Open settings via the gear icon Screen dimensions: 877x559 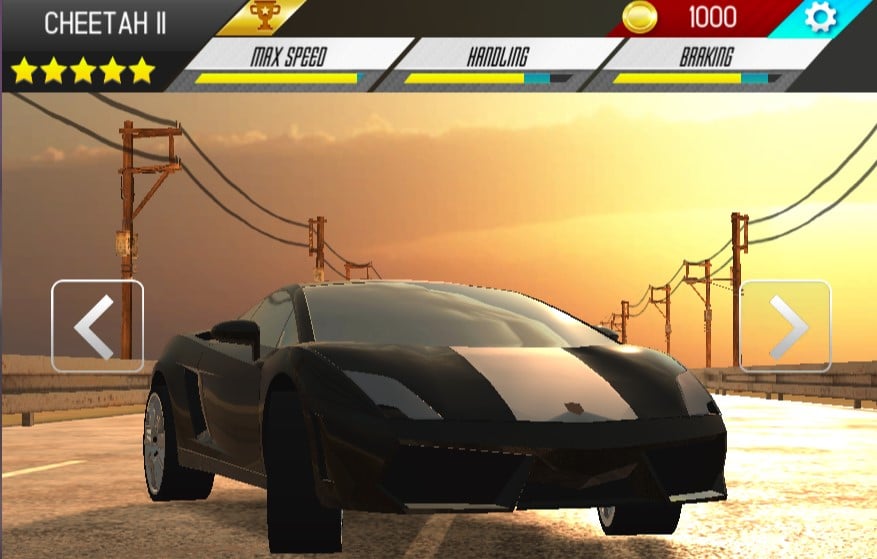pos(819,17)
